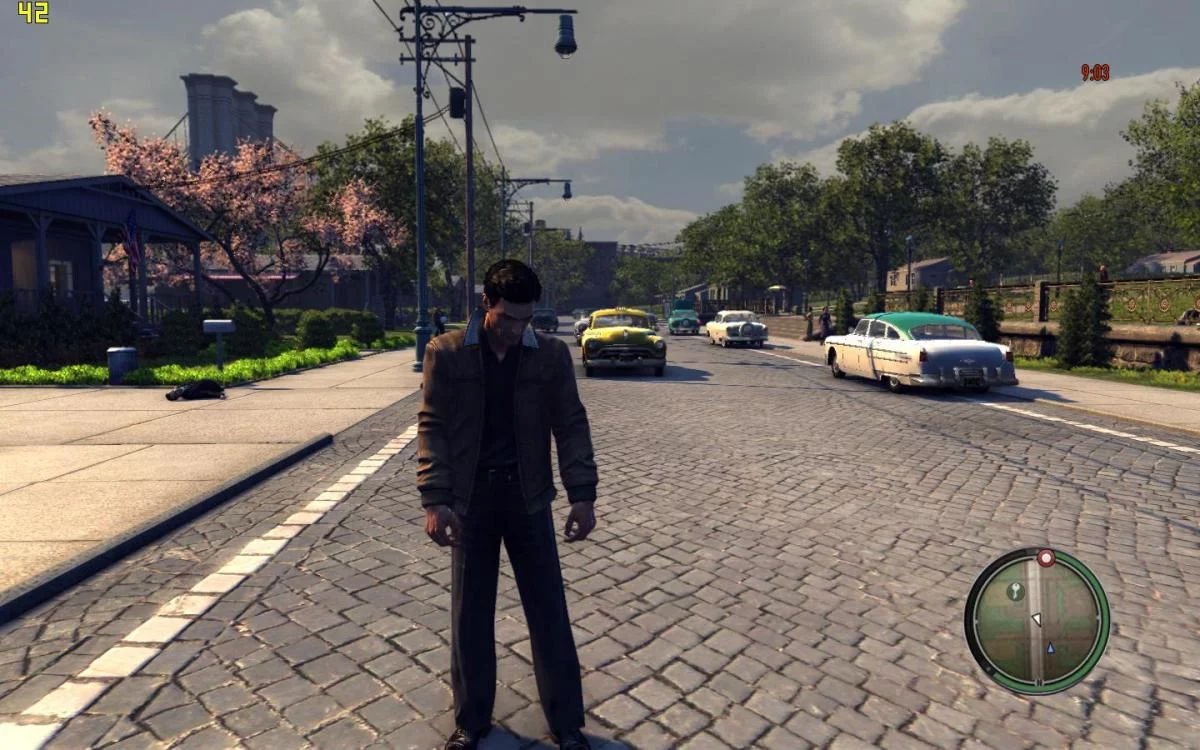Select the red objective marker on minimap
1200x750 pixels.
[x=1046, y=558]
